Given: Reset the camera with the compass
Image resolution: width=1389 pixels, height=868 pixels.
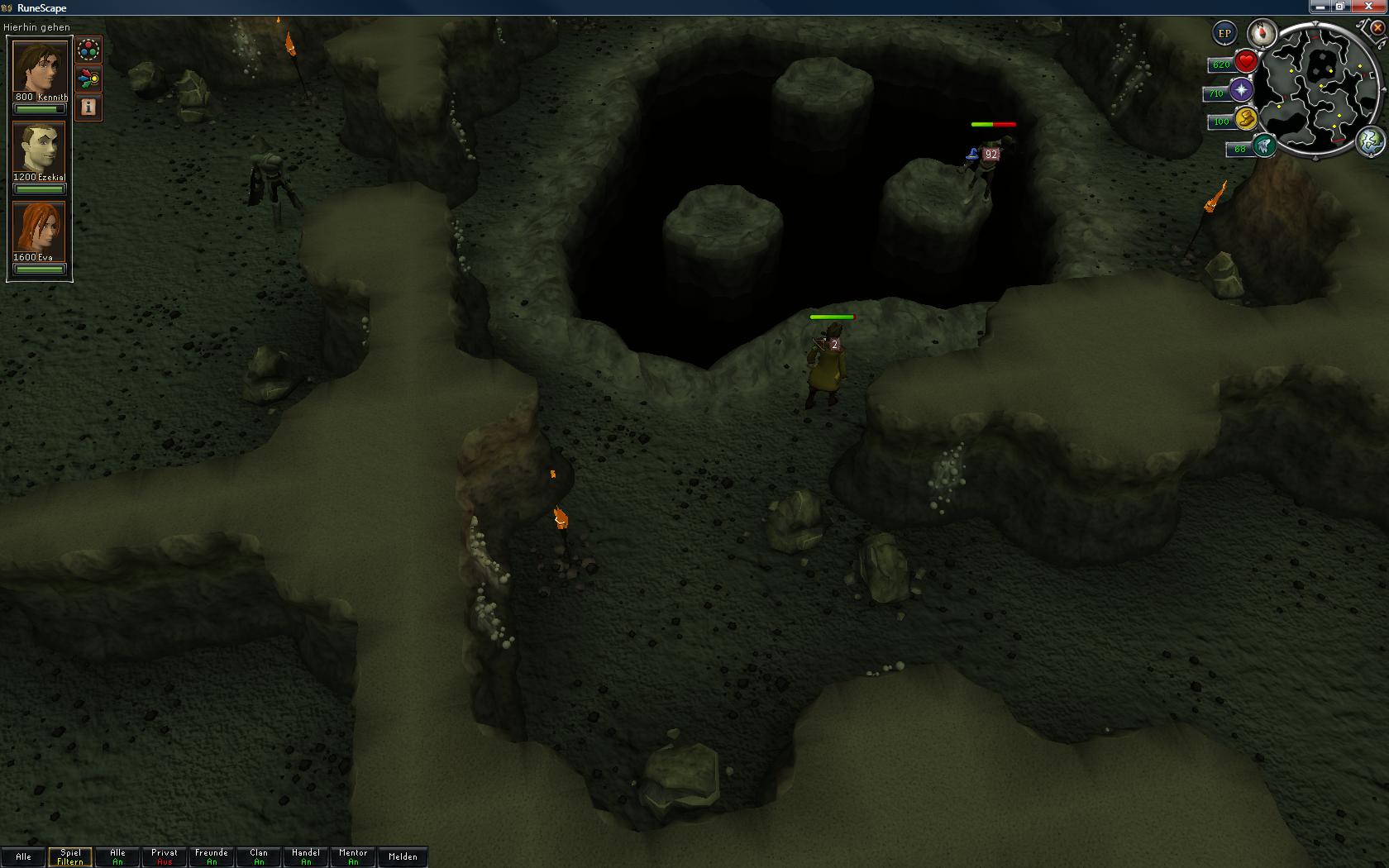Looking at the screenshot, I should coord(1262,34).
